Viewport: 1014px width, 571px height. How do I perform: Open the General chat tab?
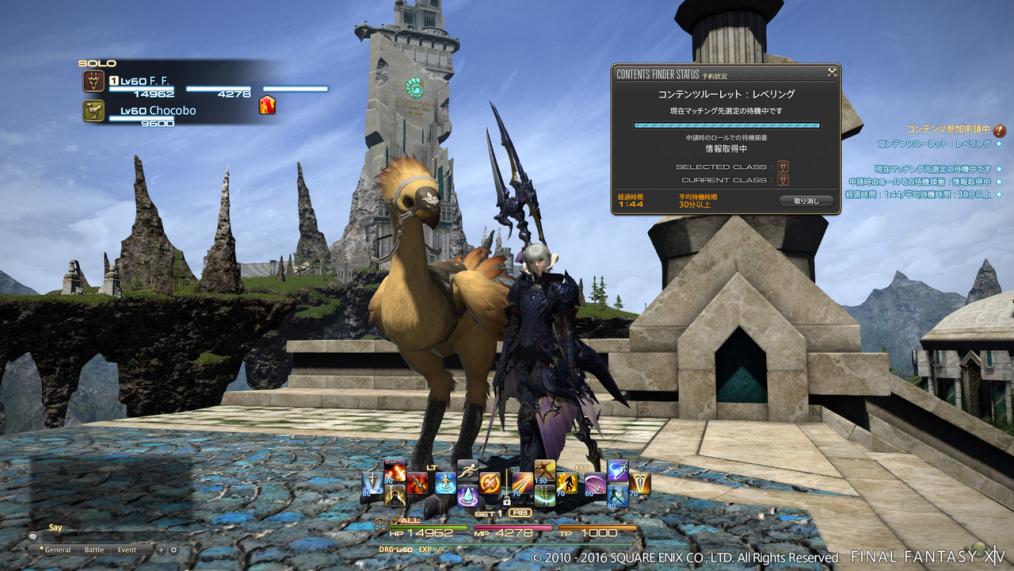pos(56,550)
